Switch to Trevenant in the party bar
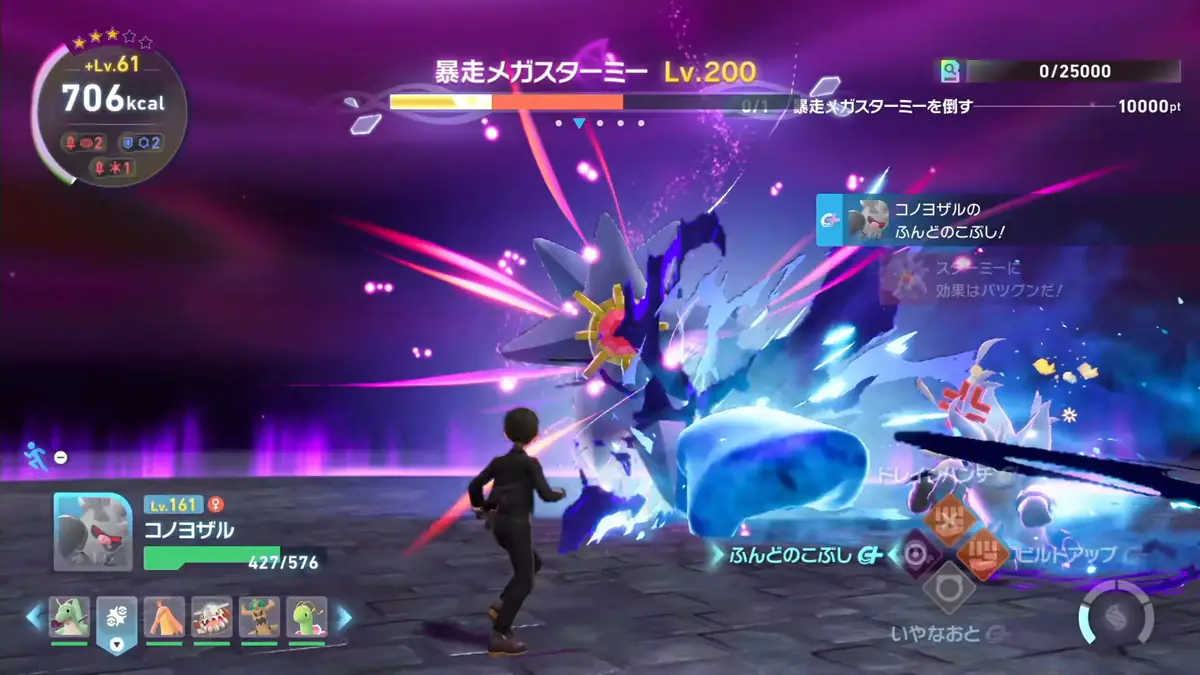 (260, 618)
